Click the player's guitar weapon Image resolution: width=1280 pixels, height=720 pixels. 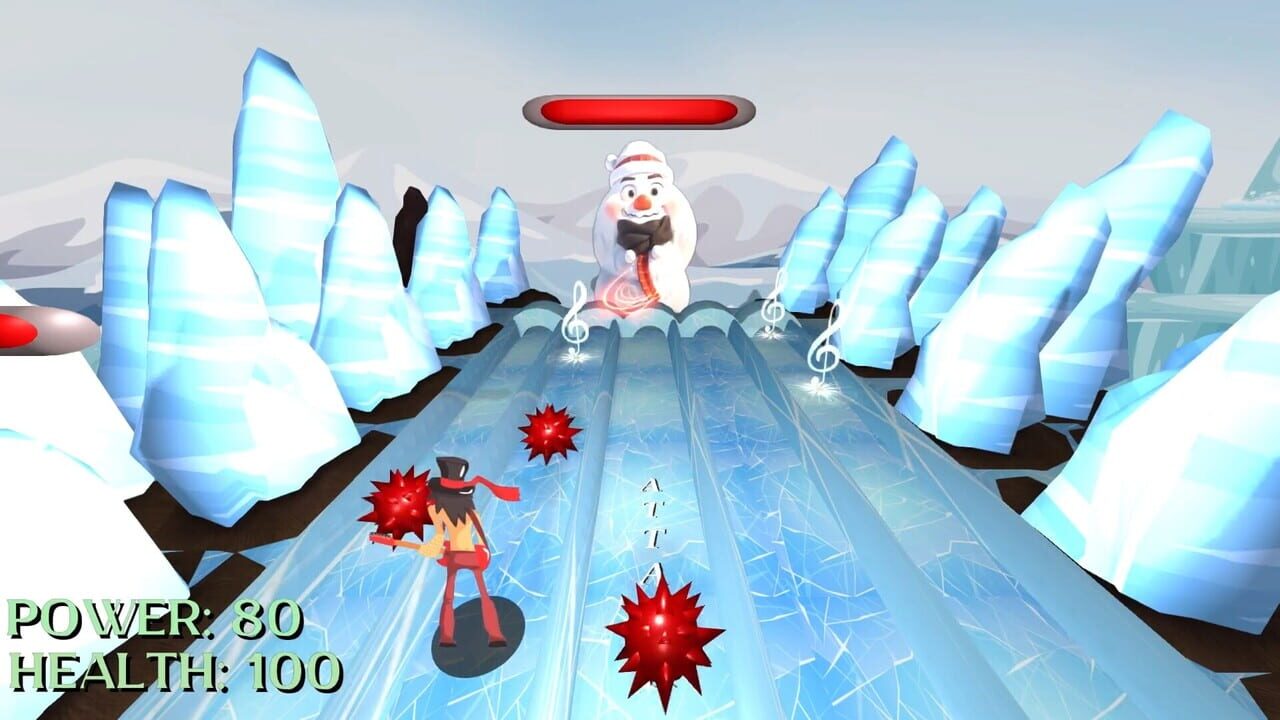[x=413, y=548]
